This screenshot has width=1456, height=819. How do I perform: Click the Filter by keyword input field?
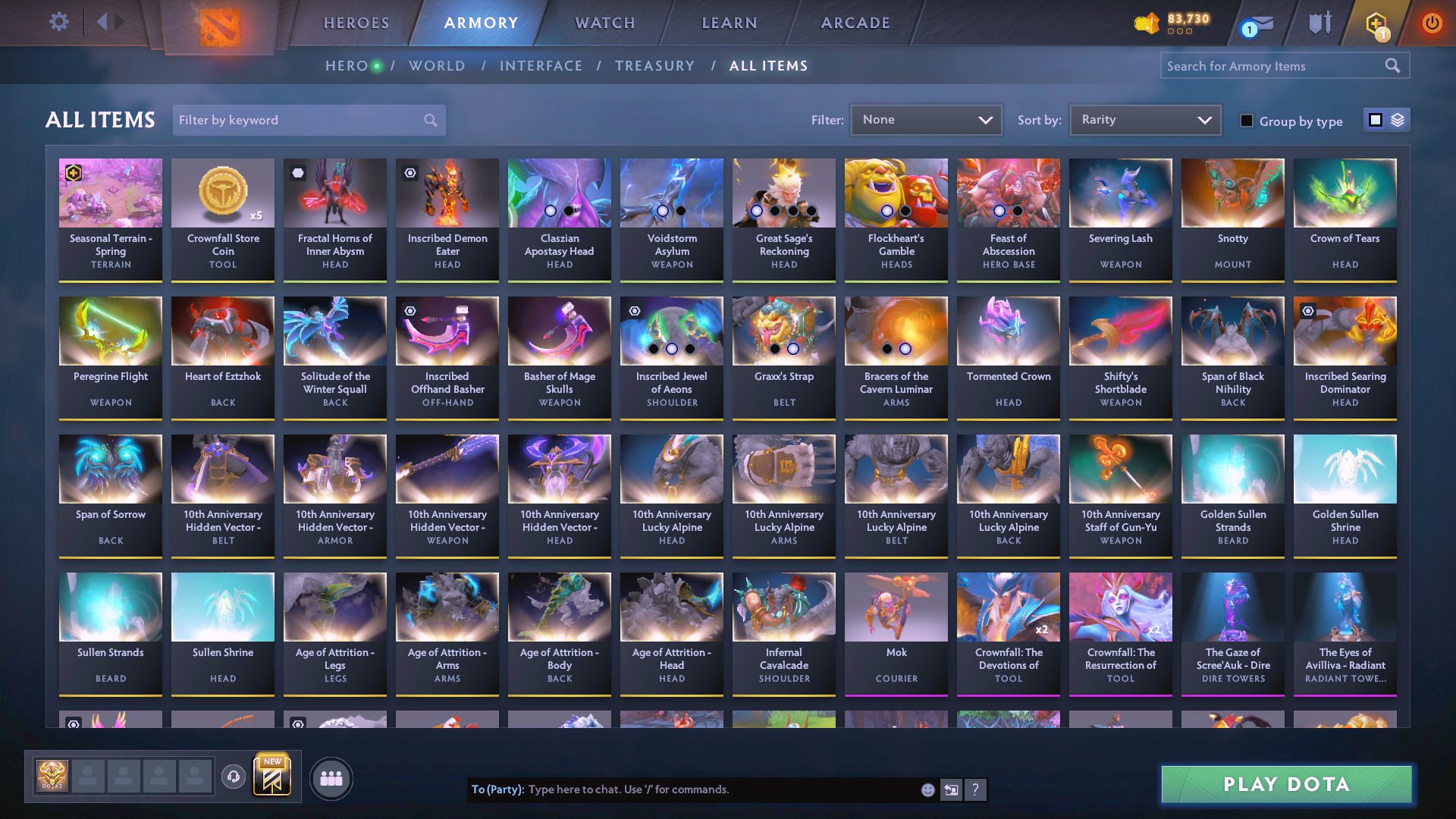tap(296, 120)
